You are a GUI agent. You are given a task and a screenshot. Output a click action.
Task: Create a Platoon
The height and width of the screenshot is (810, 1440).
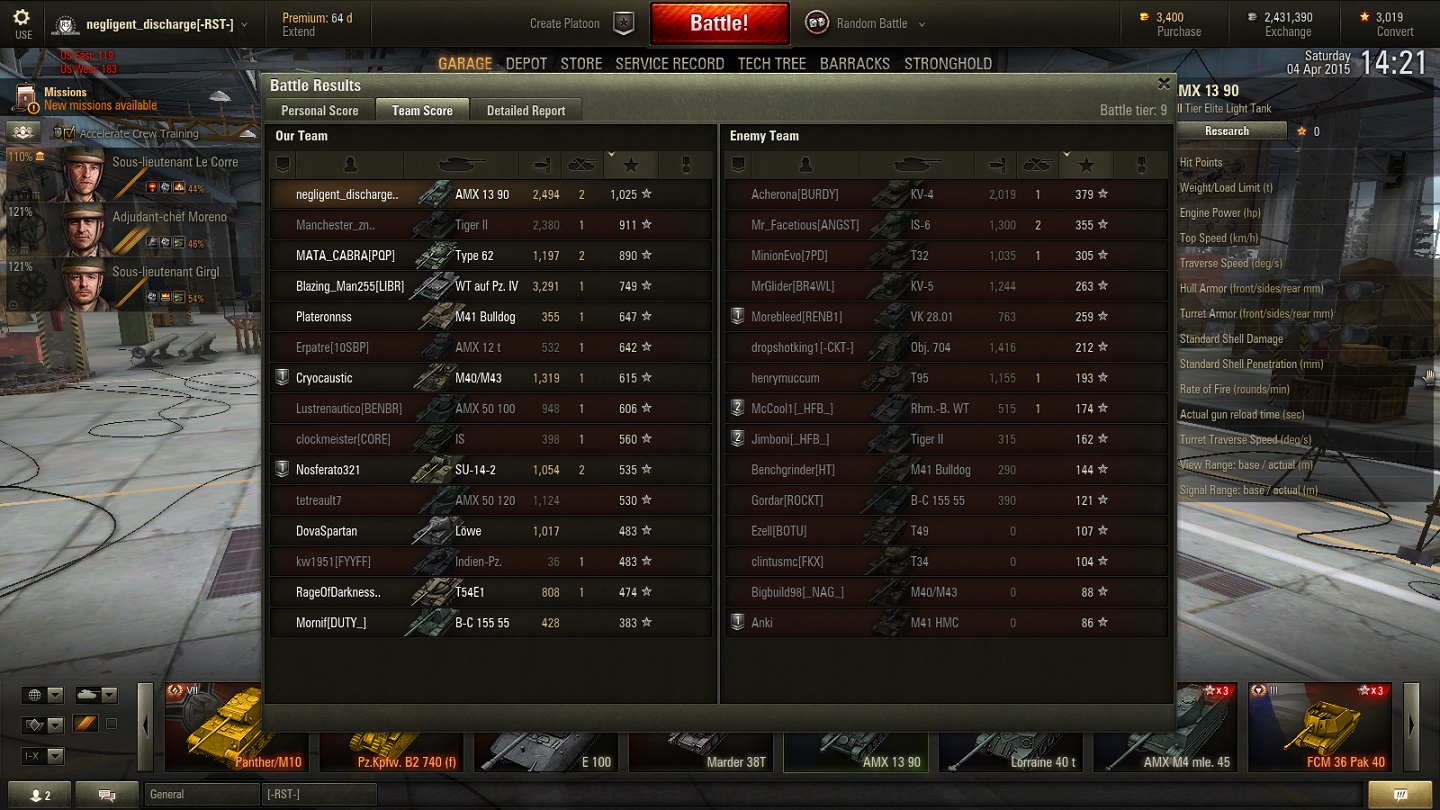(582, 23)
